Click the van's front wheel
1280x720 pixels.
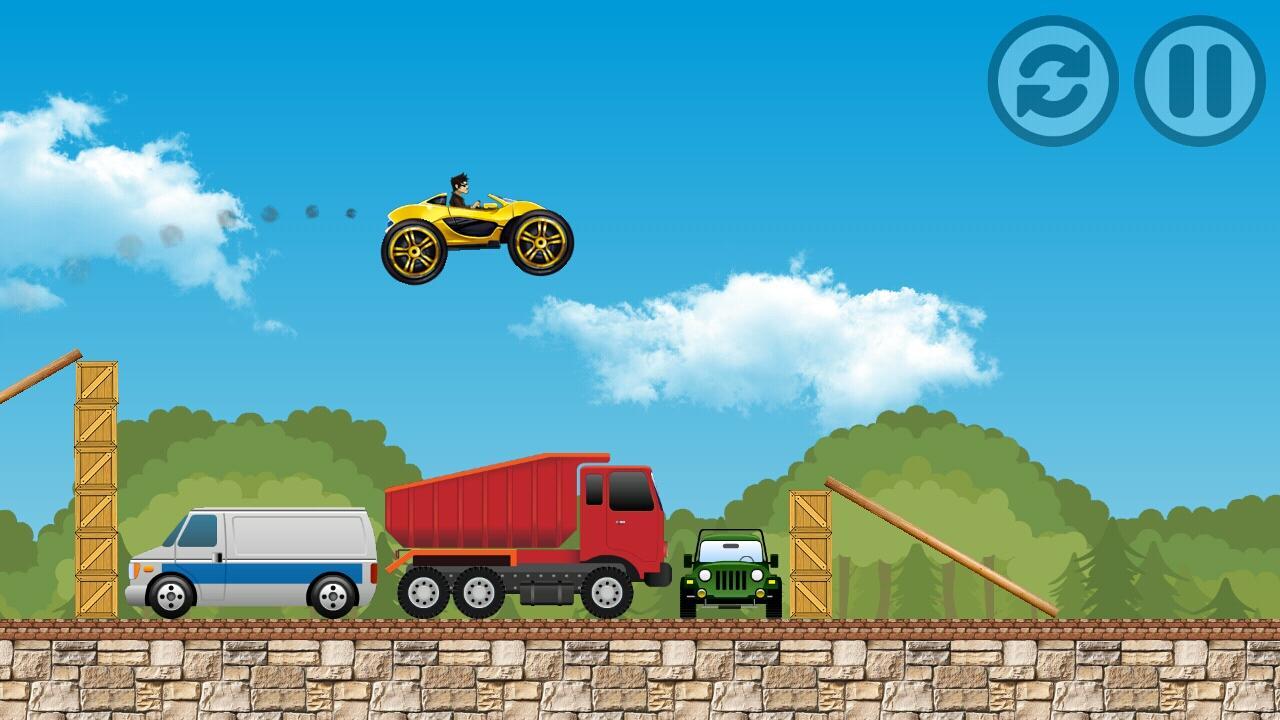point(172,594)
